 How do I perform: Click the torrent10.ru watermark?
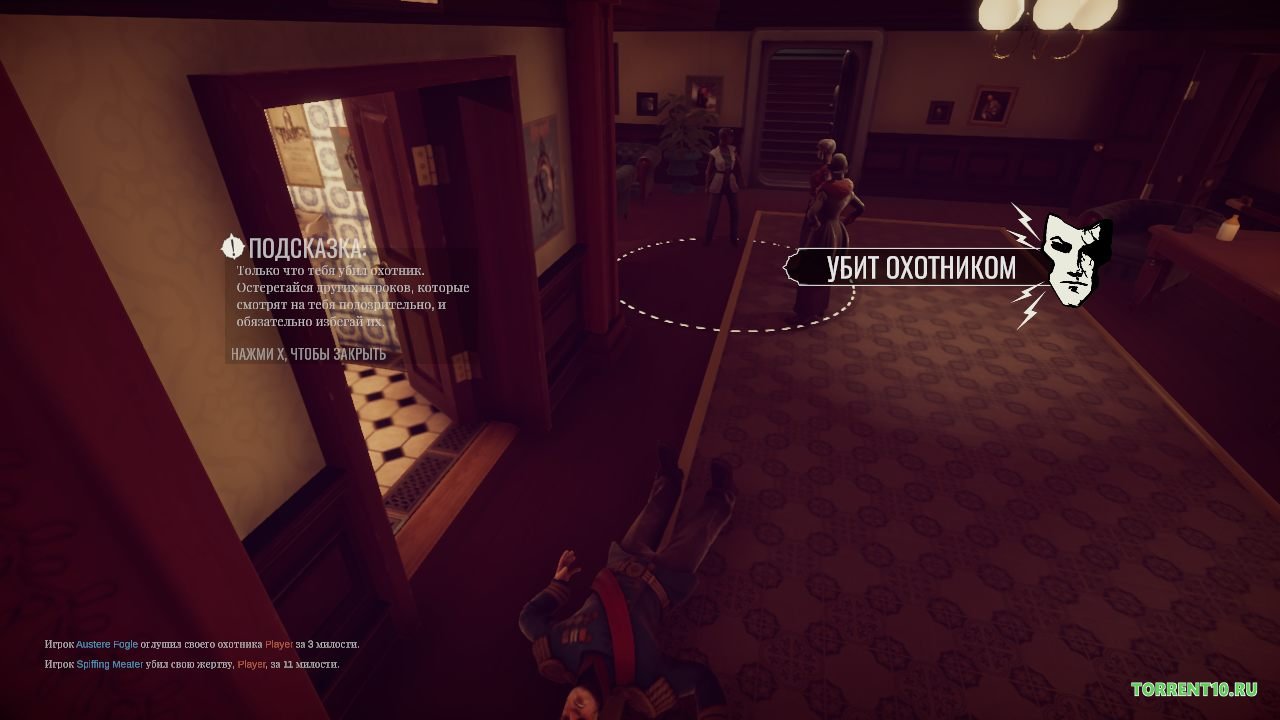1194,689
